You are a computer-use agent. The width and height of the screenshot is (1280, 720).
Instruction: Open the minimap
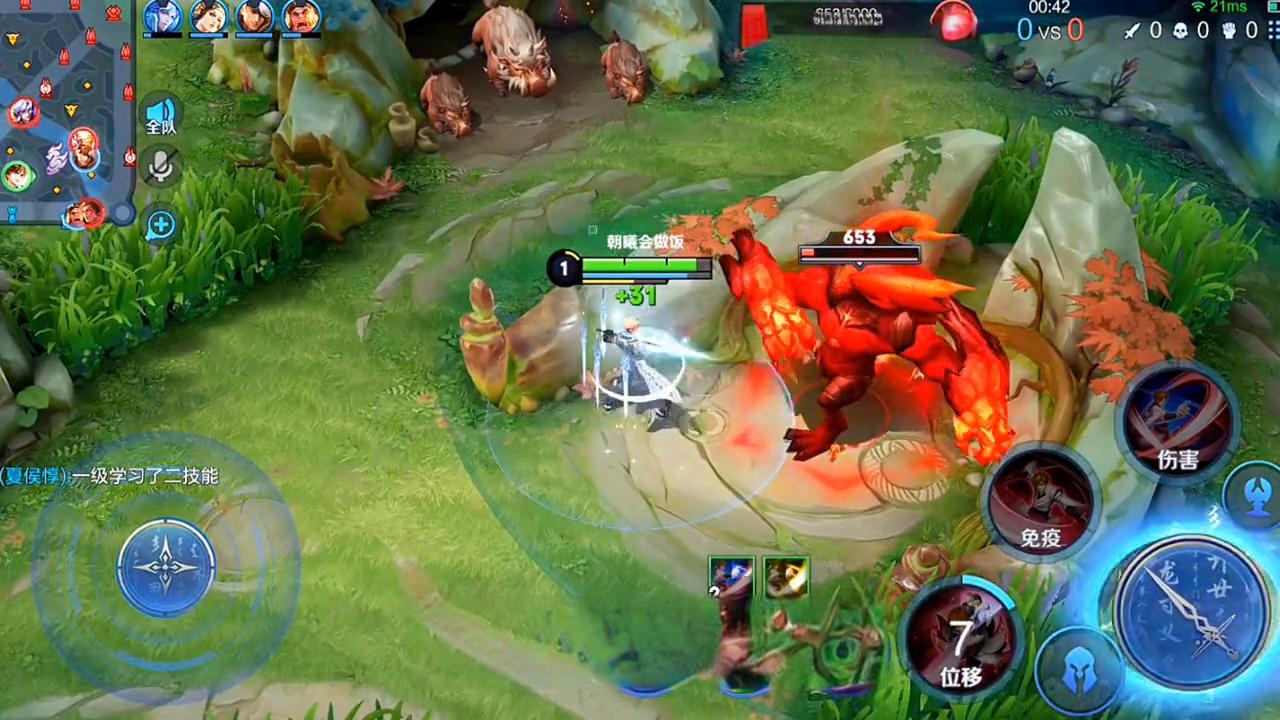[x=62, y=110]
